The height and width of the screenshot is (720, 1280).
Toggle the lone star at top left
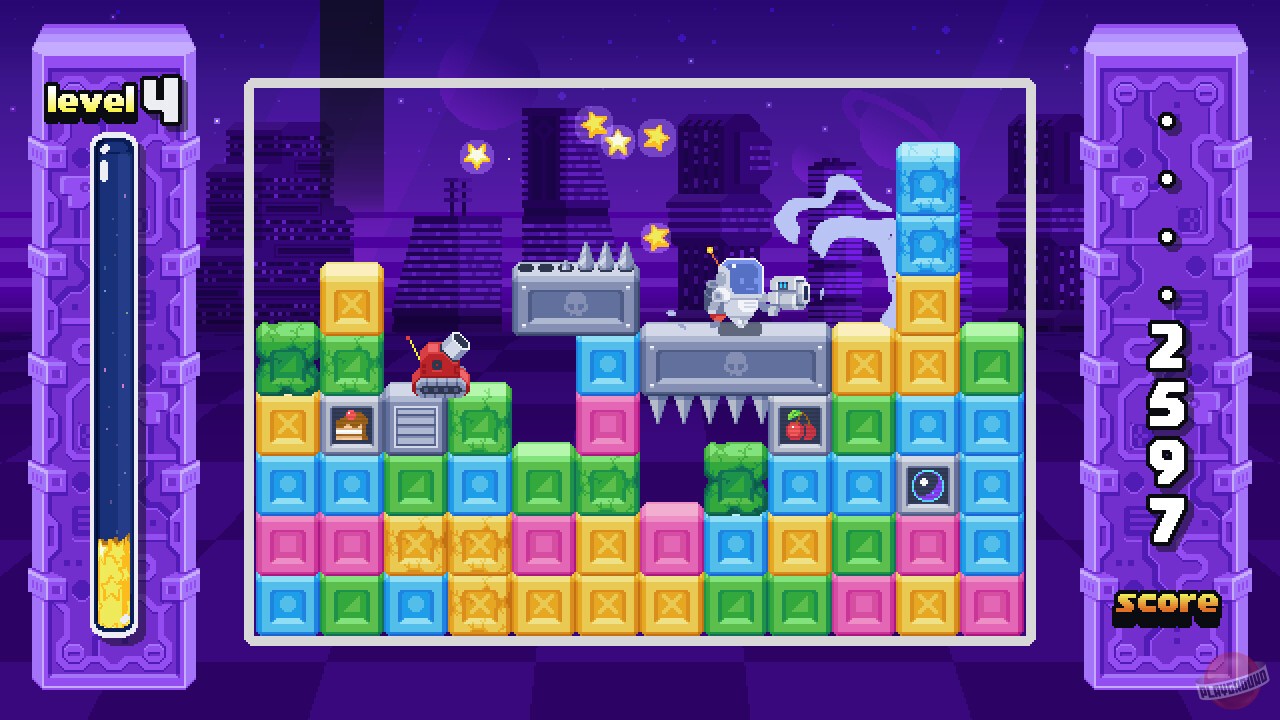click(x=475, y=156)
